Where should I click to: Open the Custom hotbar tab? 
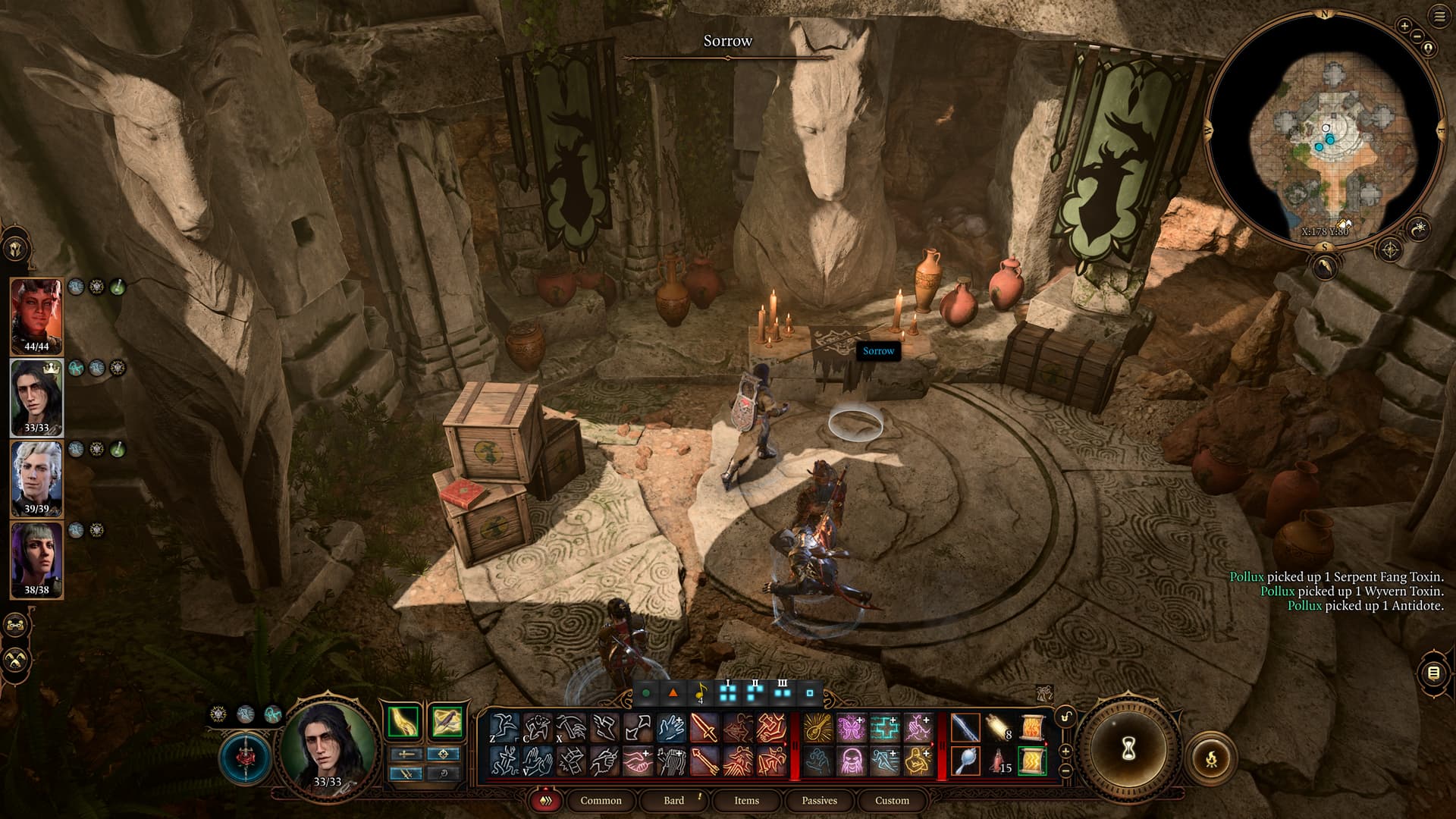pyautogui.click(x=892, y=800)
